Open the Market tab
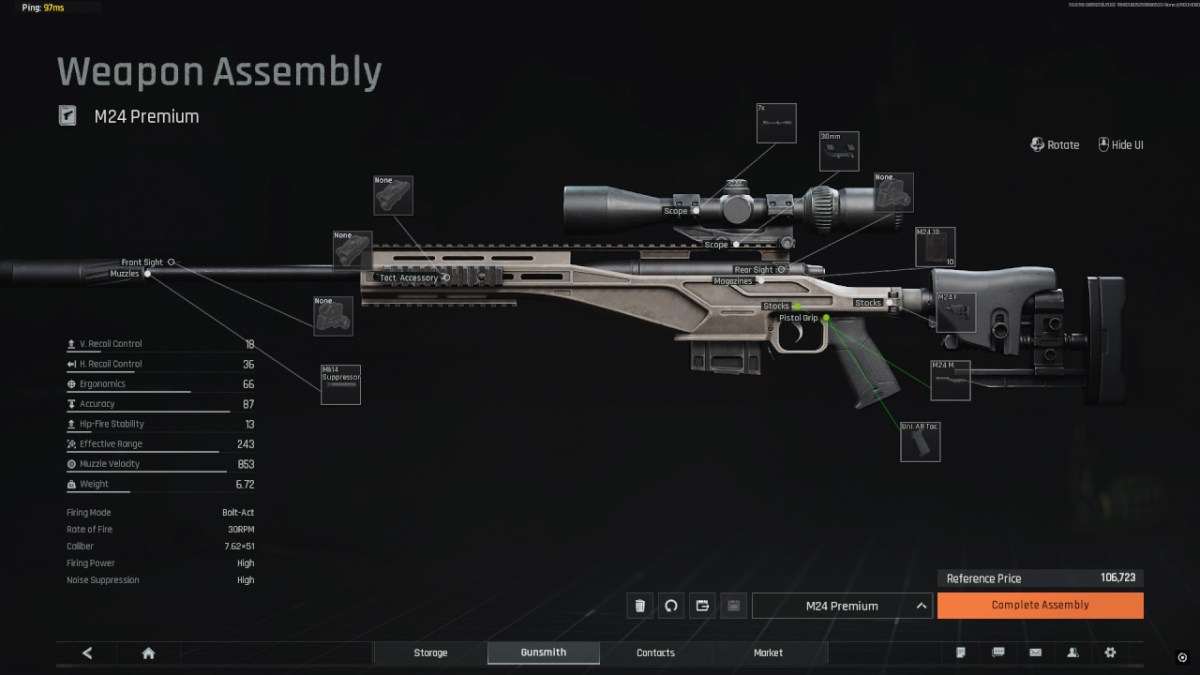 (768, 653)
